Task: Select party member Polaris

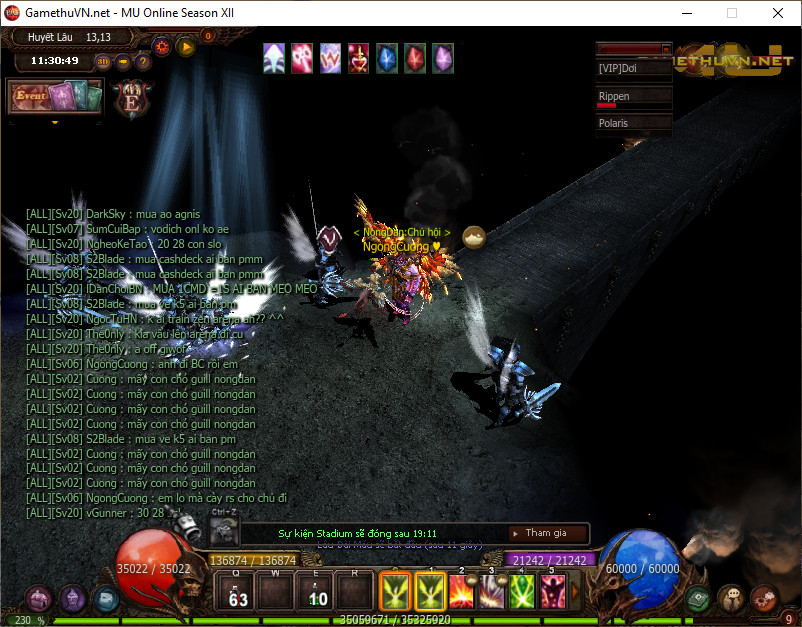Action: (634, 123)
